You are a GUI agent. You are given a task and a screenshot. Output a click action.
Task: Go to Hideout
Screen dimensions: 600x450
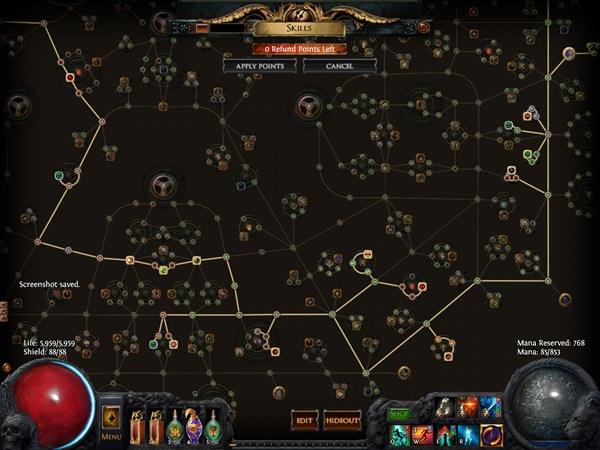(x=342, y=422)
